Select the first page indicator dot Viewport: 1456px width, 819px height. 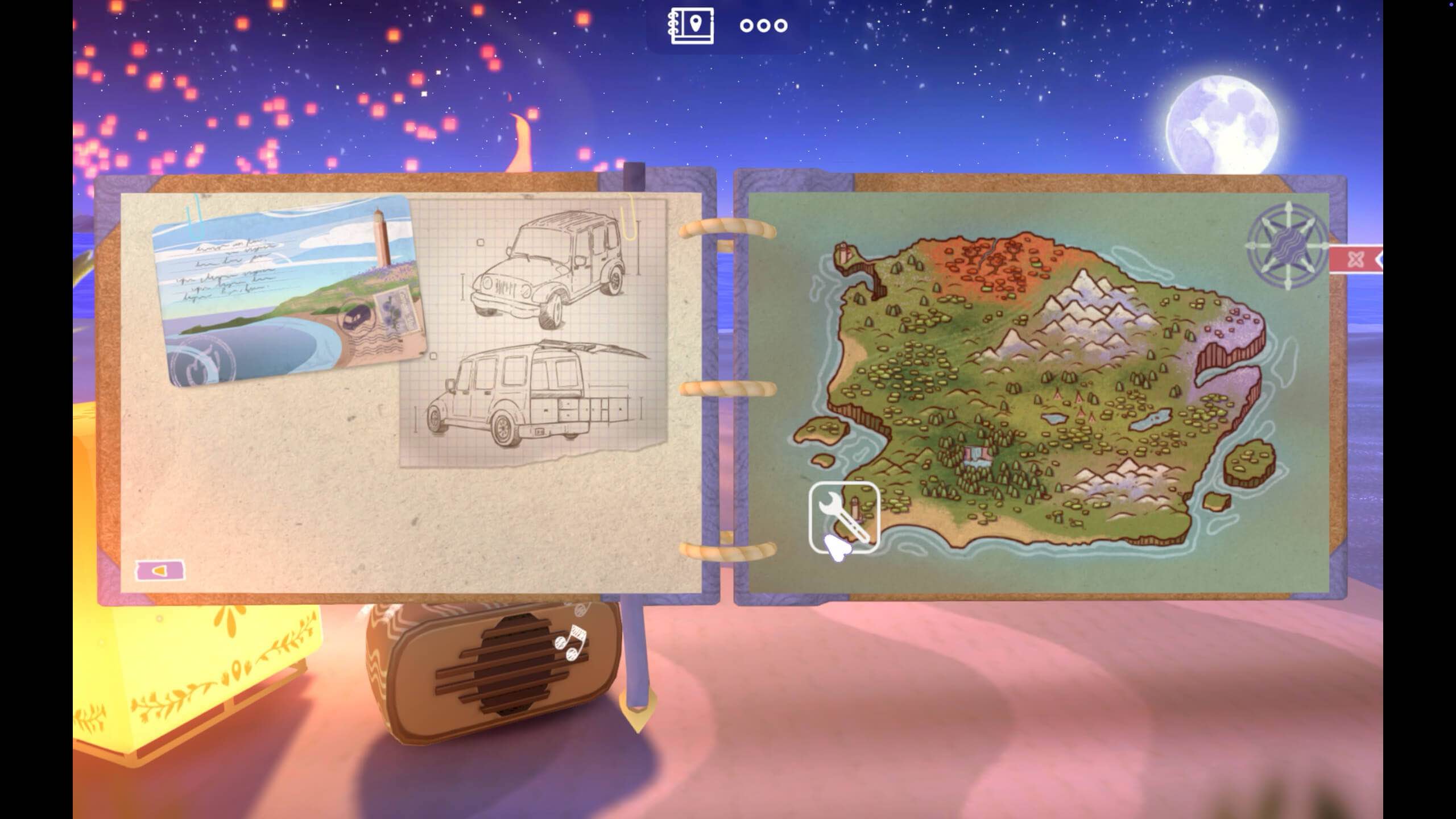747,25
